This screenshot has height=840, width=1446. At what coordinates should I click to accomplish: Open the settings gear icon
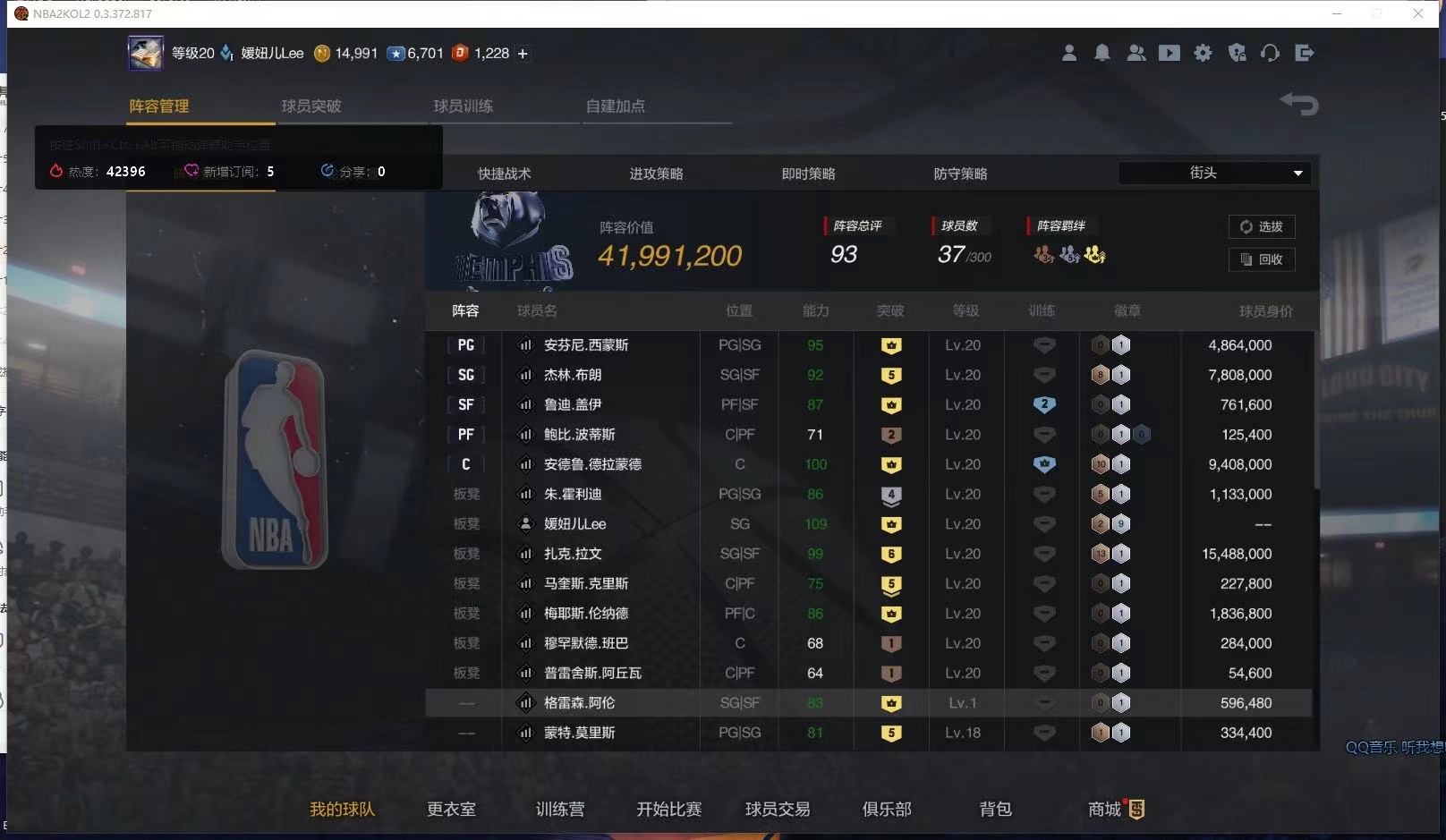(x=1203, y=53)
